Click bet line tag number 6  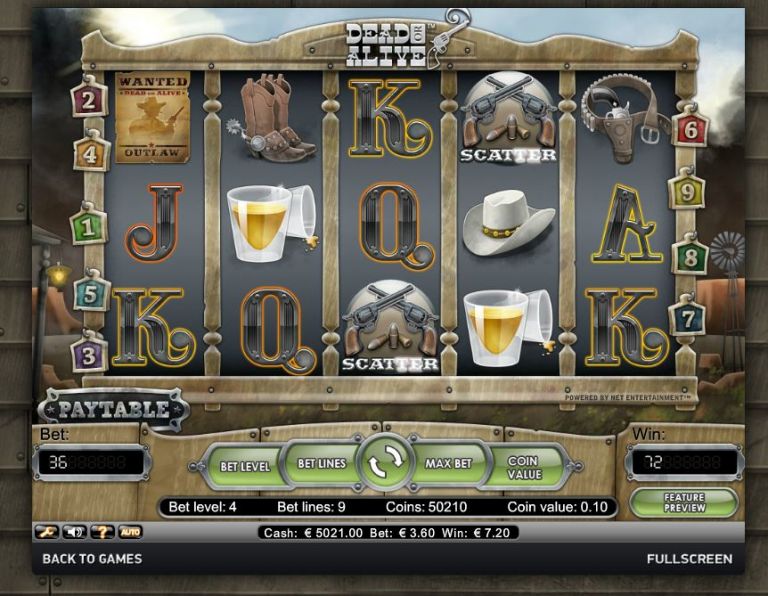[690, 129]
